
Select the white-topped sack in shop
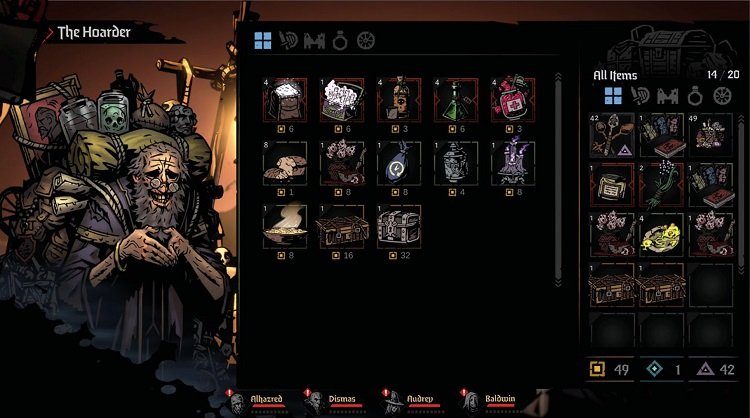[284, 99]
